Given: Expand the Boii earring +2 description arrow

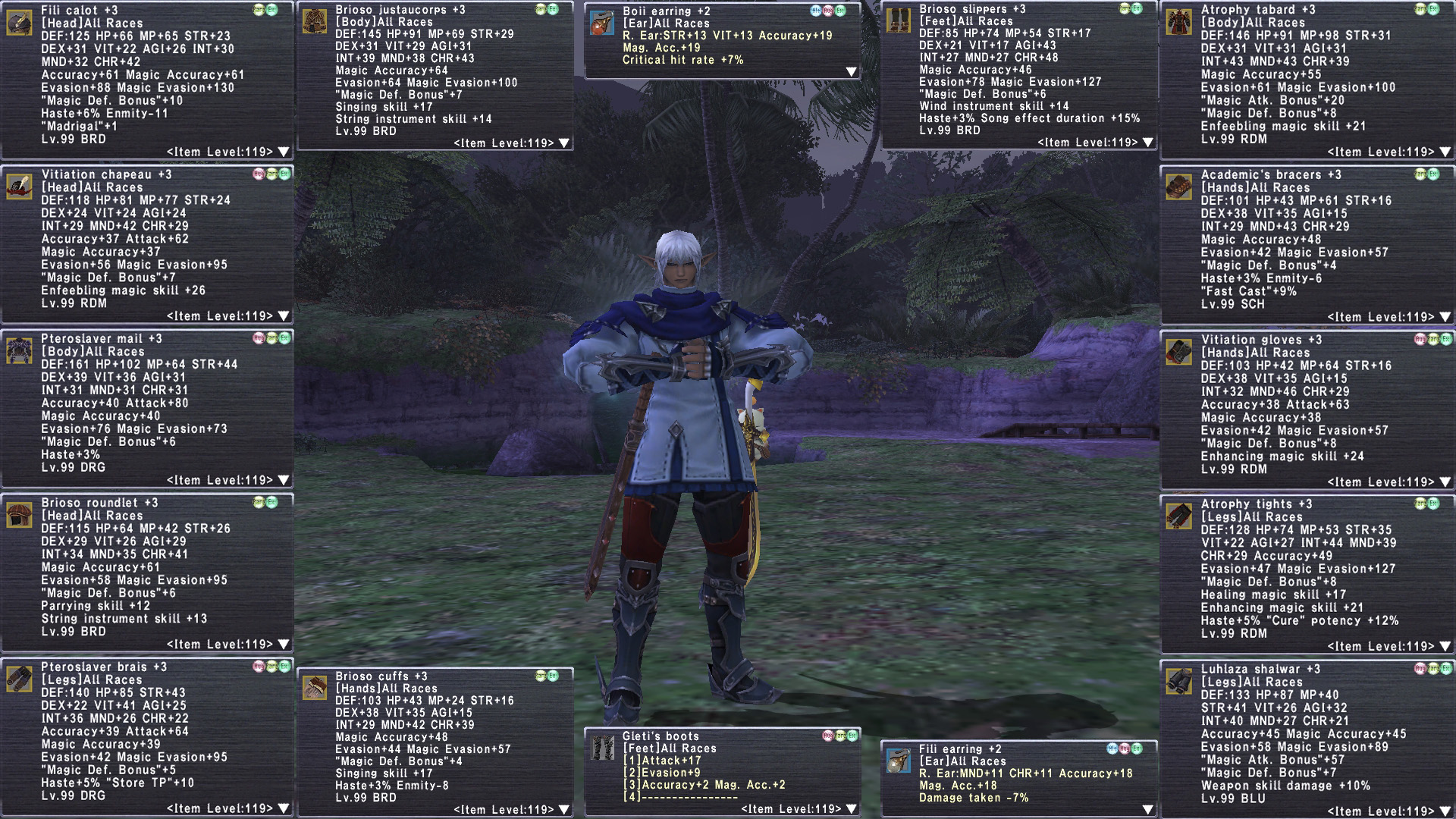Looking at the screenshot, I should coord(851,72).
